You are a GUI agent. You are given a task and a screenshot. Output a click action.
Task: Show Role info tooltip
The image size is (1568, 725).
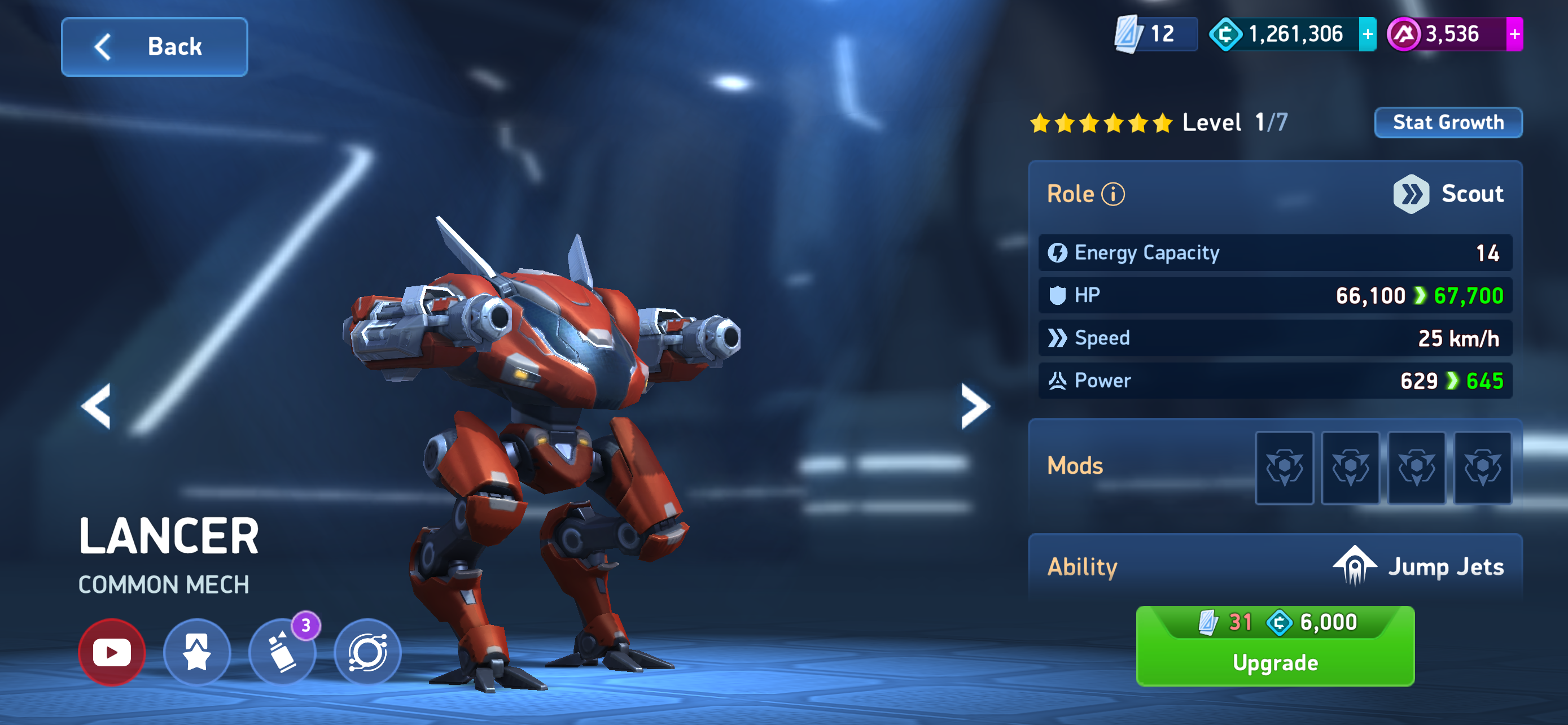click(1113, 195)
